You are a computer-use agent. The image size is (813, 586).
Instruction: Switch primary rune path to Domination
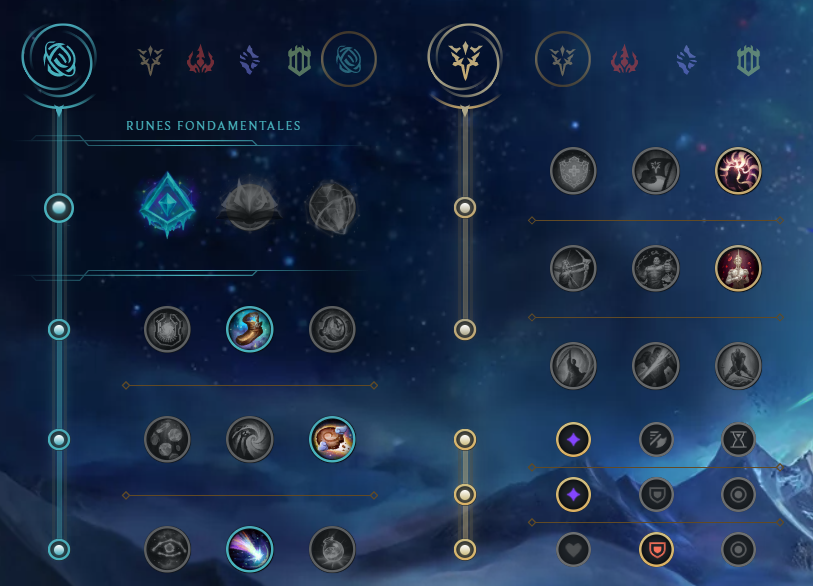point(200,61)
